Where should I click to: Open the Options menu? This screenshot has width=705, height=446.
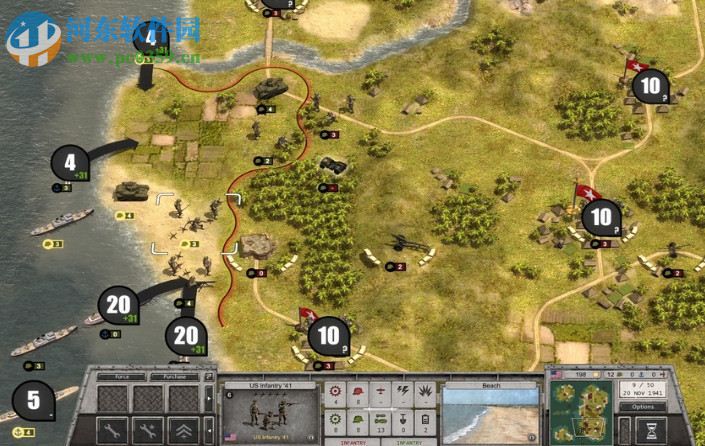643,407
